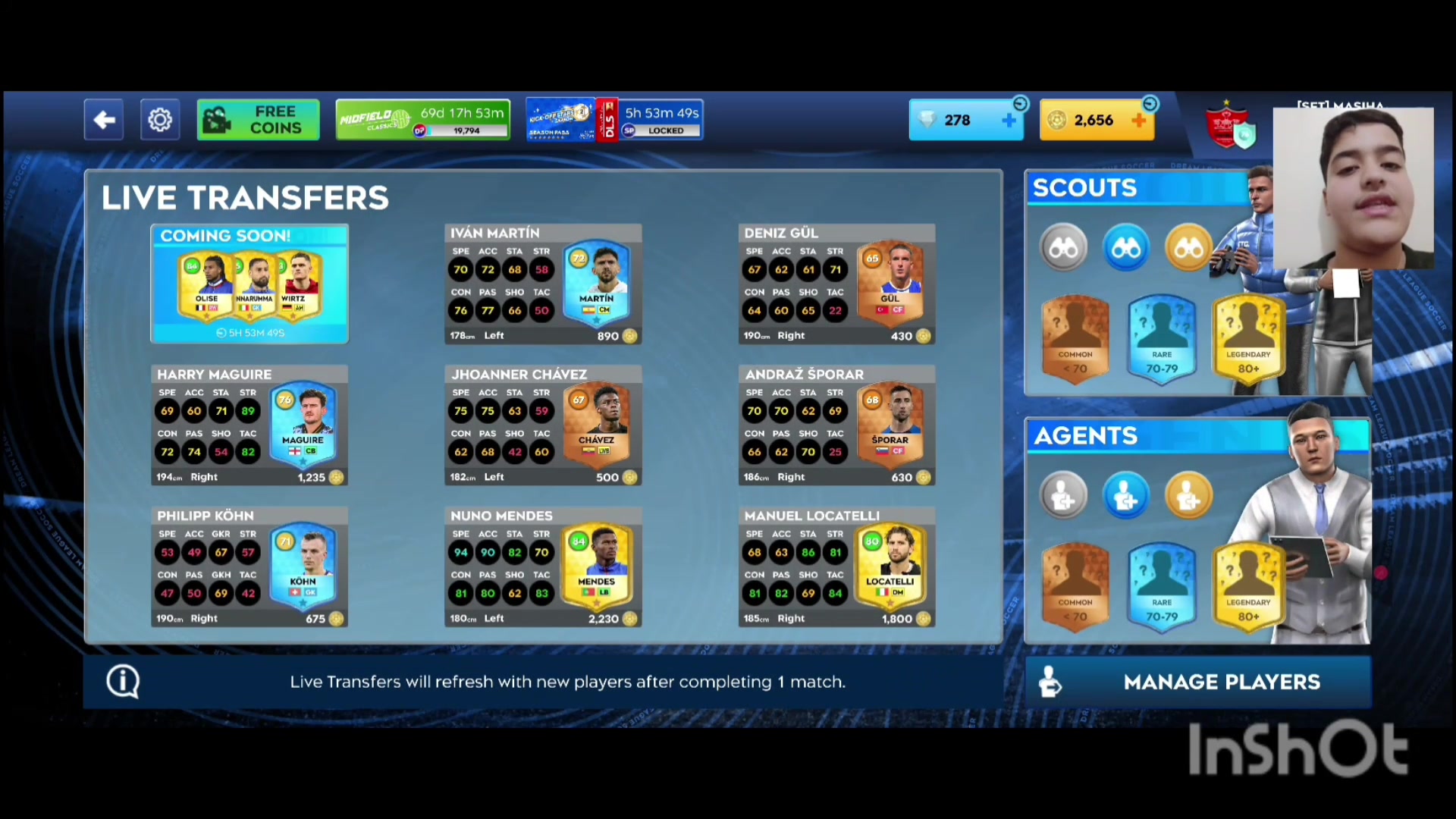The width and height of the screenshot is (1456, 819).
Task: Open the gear settings menu
Action: pyautogui.click(x=160, y=120)
